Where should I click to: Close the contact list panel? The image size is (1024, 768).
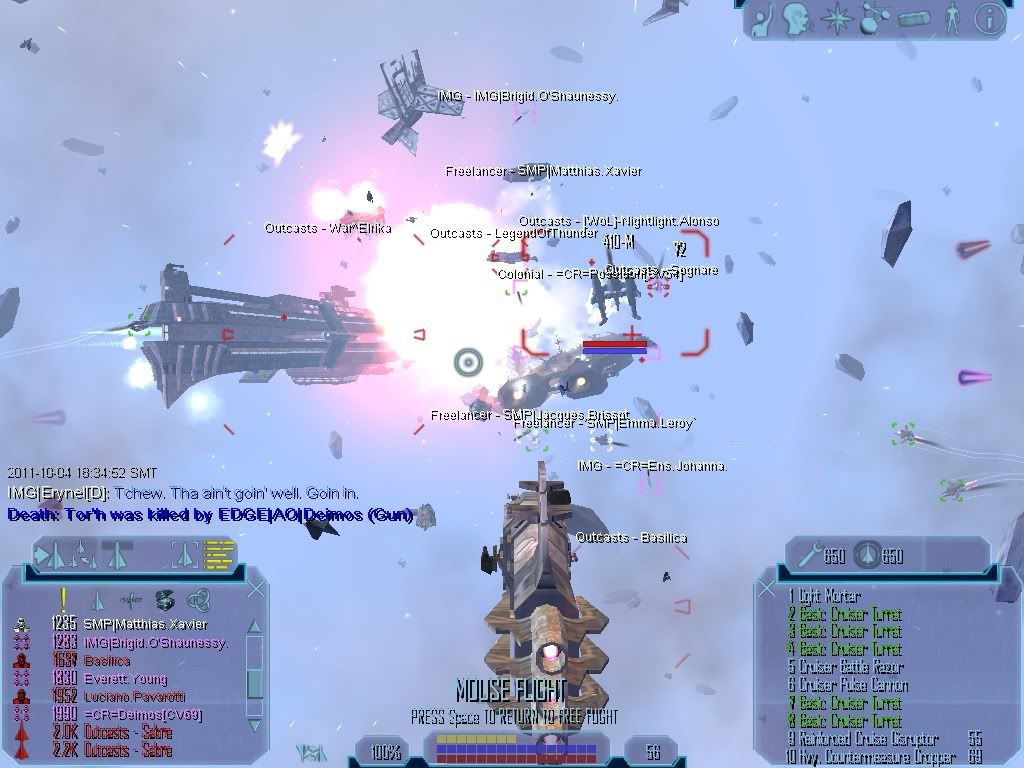pyautogui.click(x=256, y=589)
